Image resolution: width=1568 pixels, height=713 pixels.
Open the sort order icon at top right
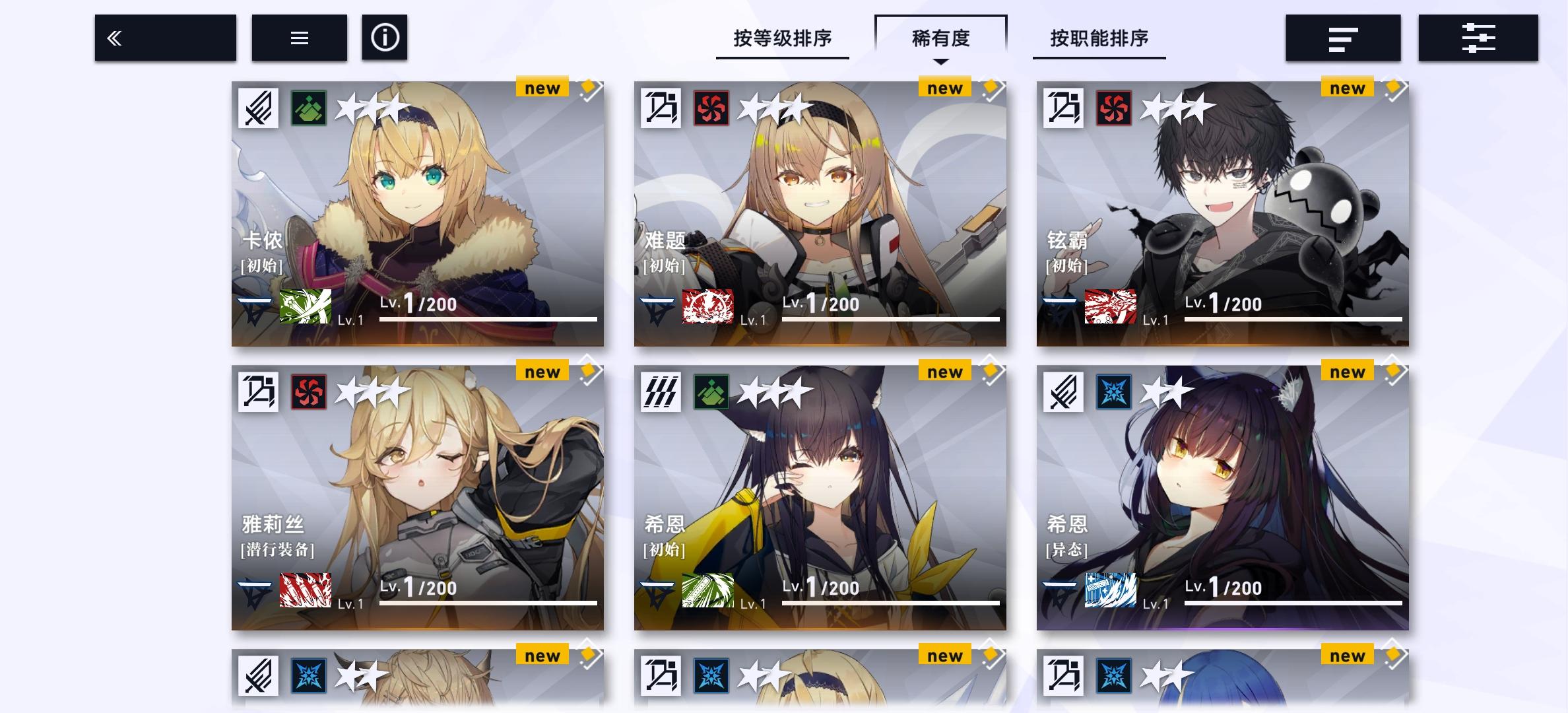[x=1344, y=38]
